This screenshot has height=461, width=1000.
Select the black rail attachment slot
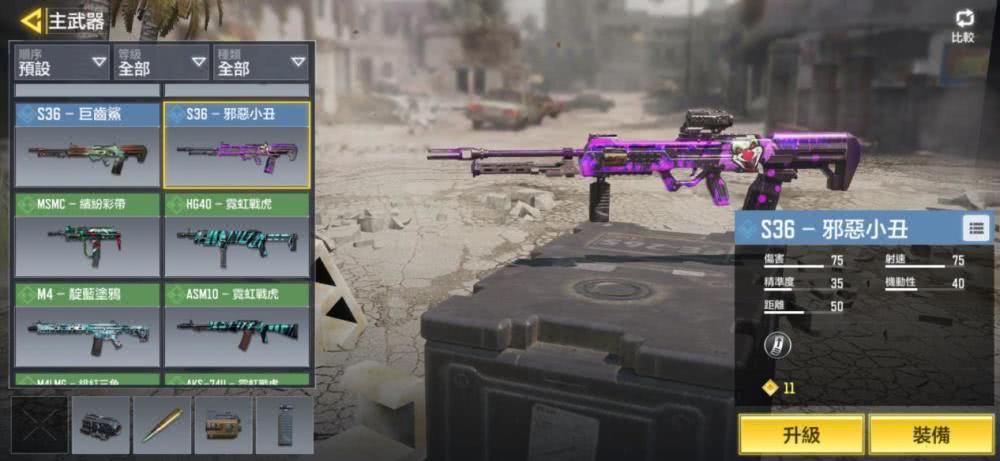coord(101,425)
